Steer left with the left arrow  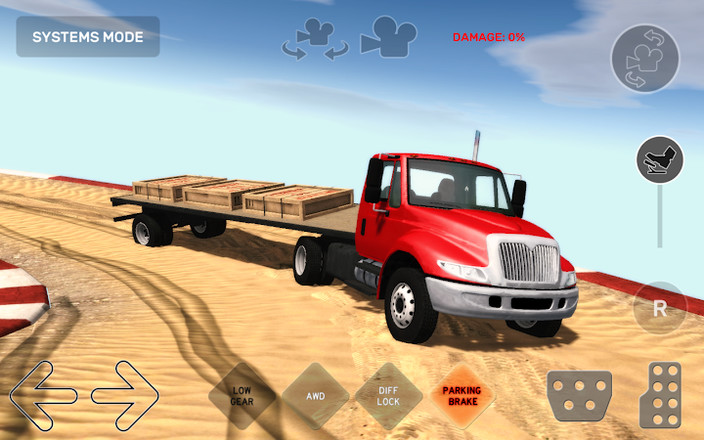click(44, 395)
